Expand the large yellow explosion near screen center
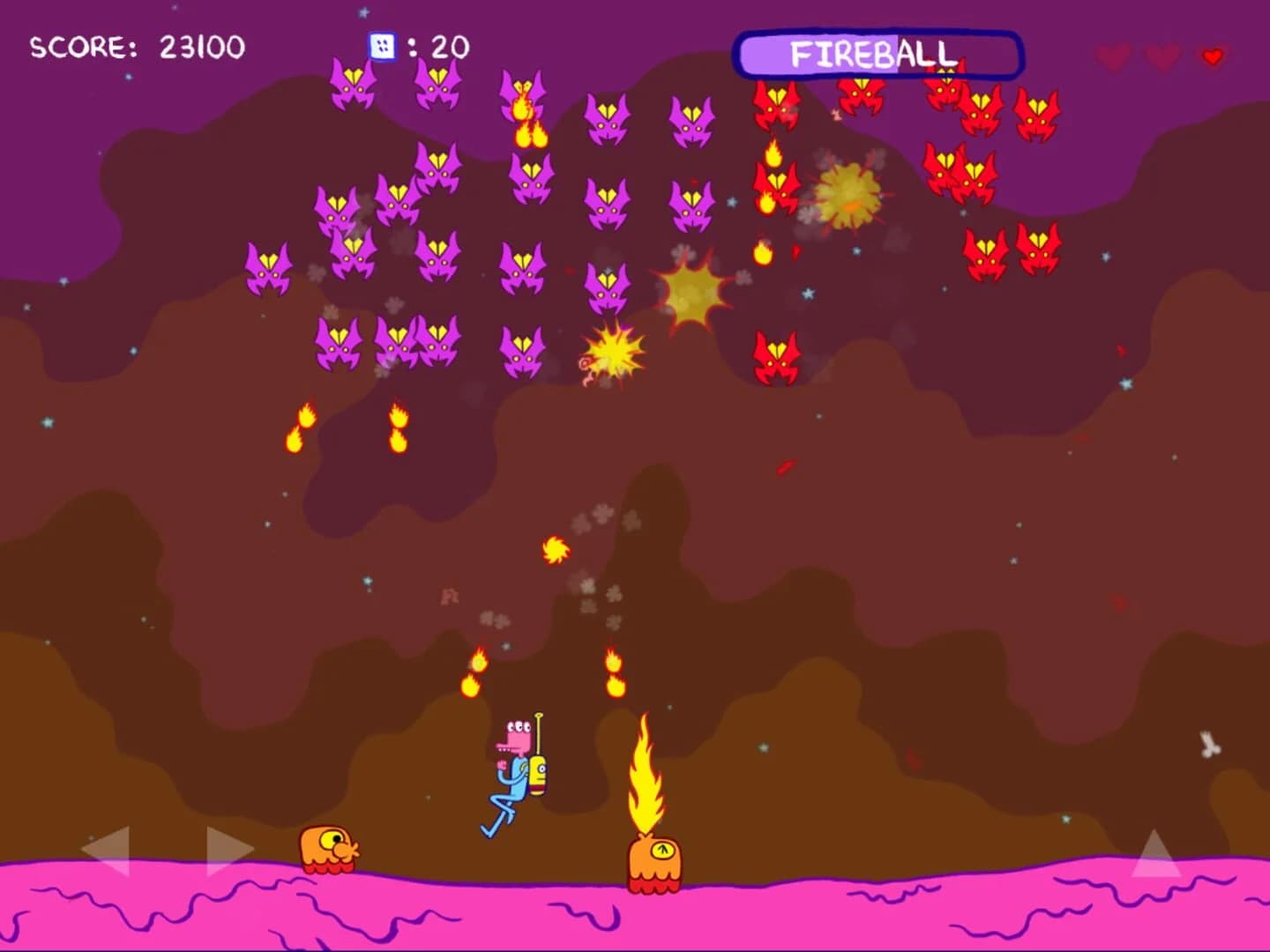Screen dimensions: 1270x952 click(690, 291)
